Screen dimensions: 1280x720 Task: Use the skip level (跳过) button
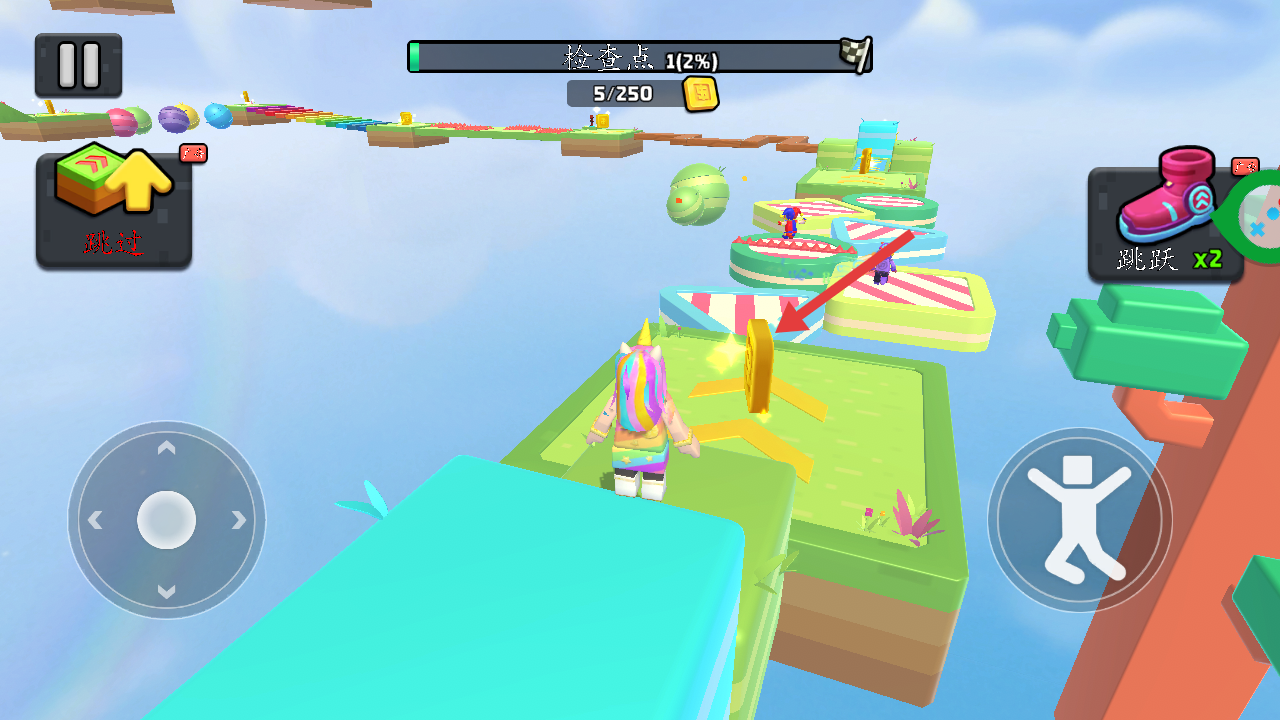[x=113, y=210]
